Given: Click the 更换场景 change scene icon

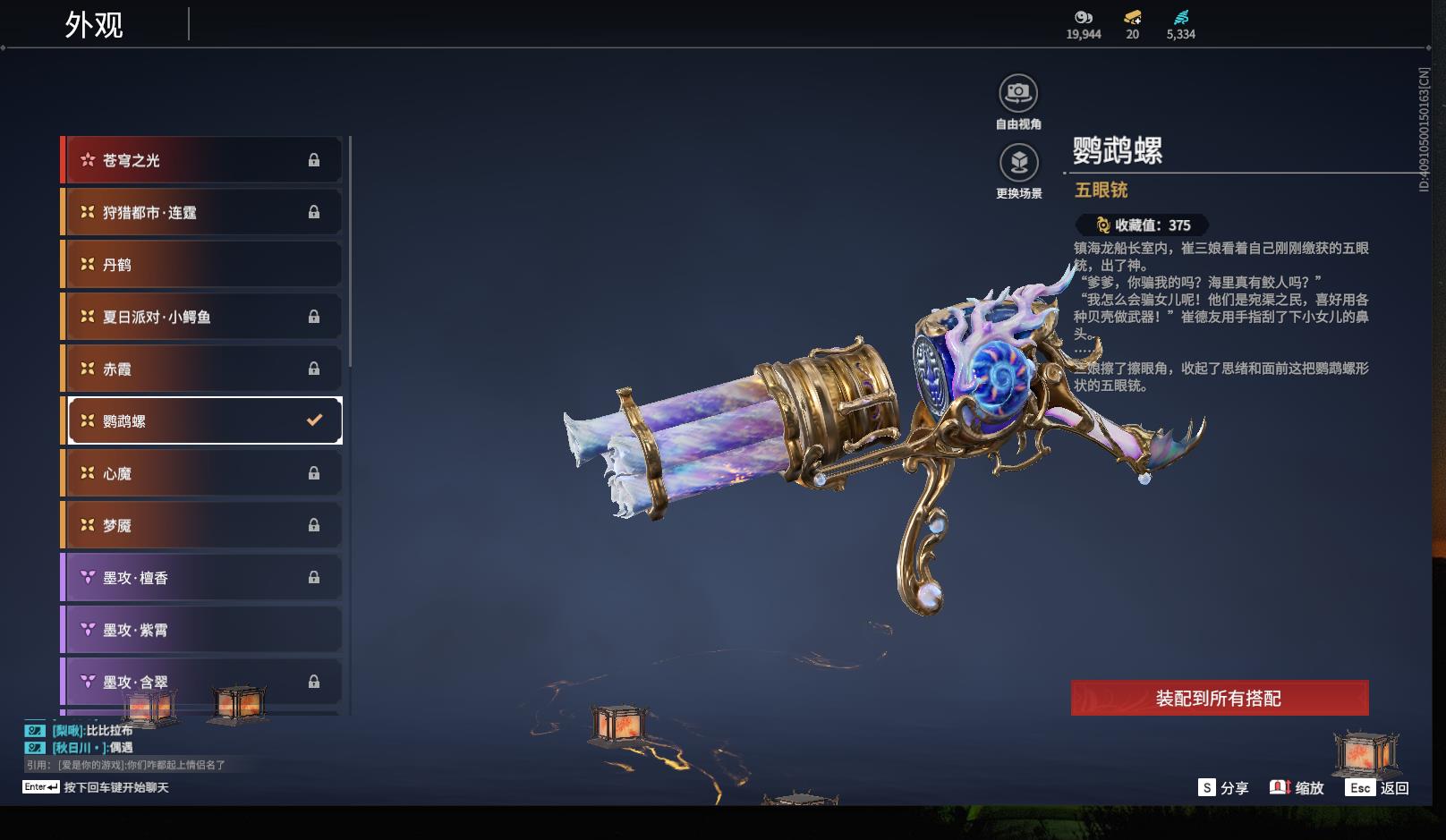Looking at the screenshot, I should coord(1018,163).
